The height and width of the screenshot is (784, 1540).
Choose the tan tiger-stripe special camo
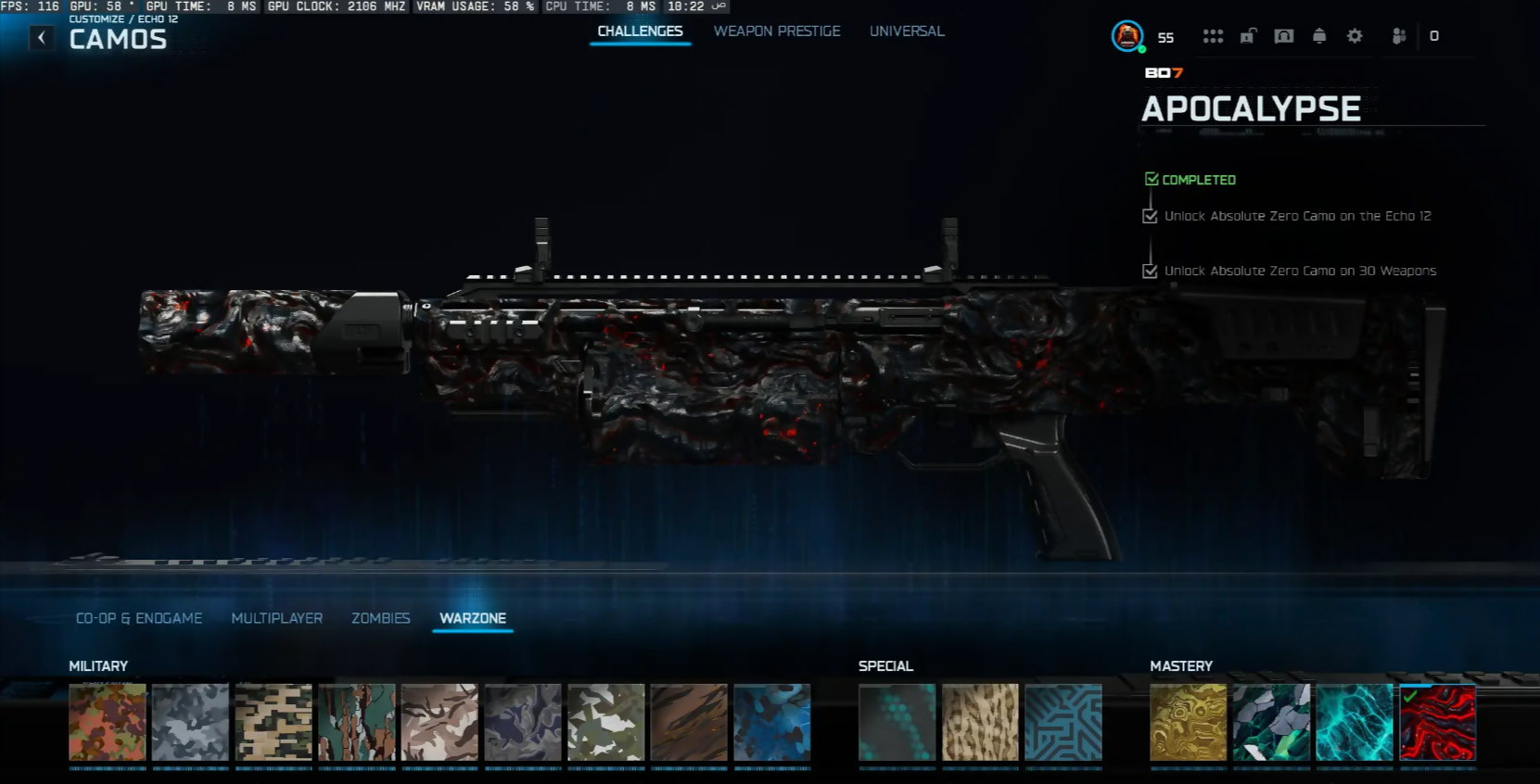coord(980,723)
